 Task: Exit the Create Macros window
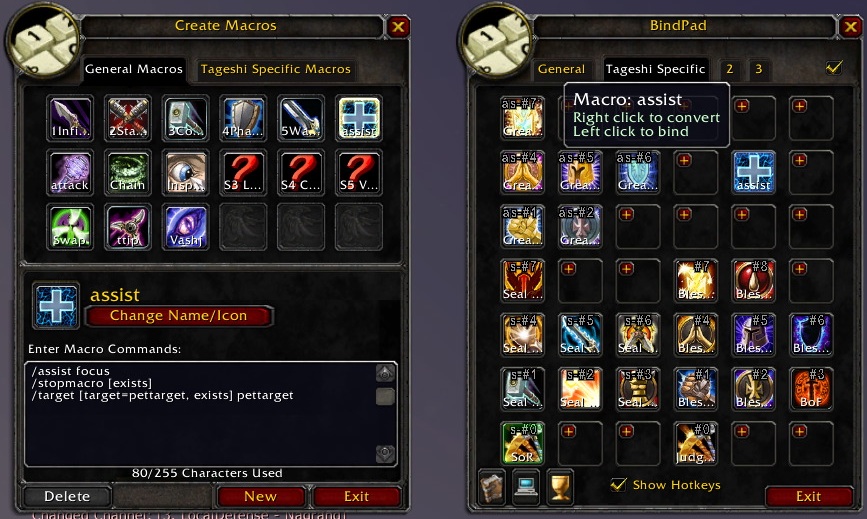[356, 496]
